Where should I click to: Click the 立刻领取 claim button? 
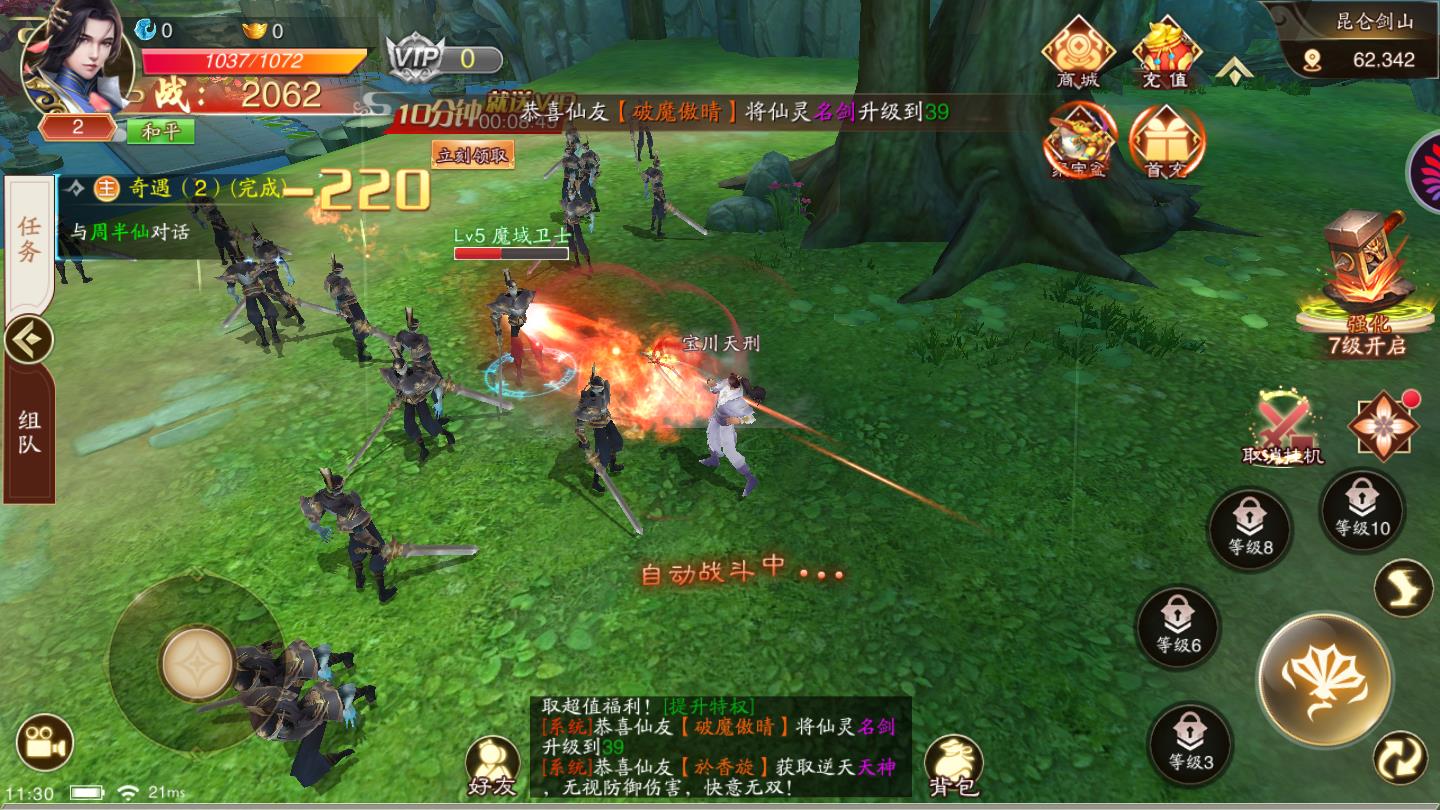[473, 155]
